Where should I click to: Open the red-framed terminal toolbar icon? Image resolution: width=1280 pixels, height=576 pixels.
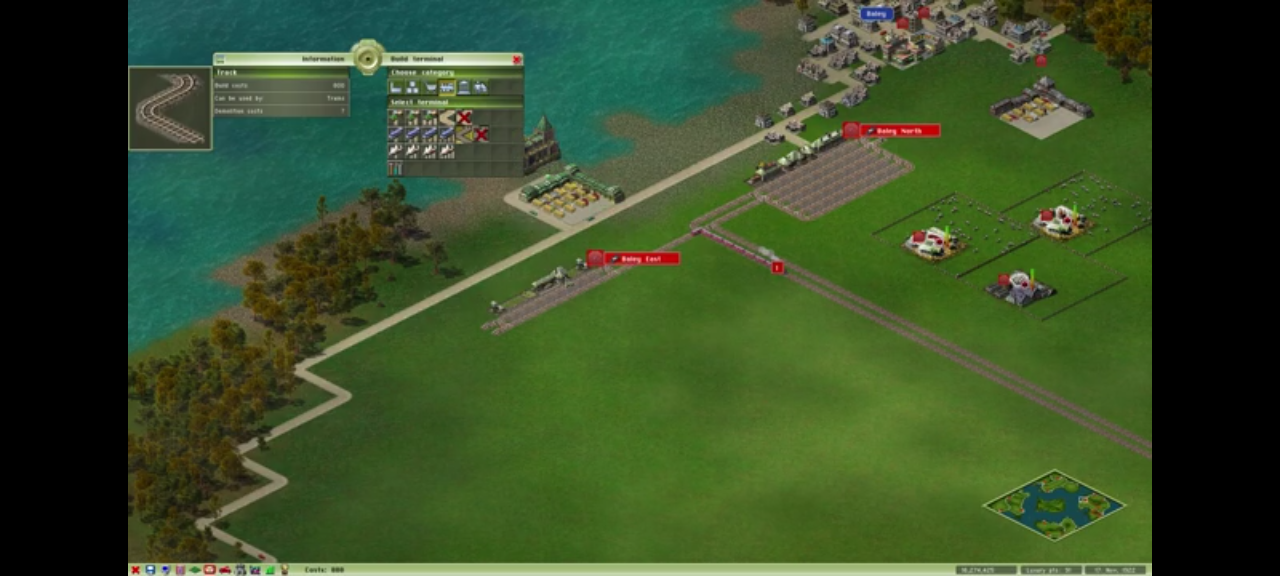(210, 570)
